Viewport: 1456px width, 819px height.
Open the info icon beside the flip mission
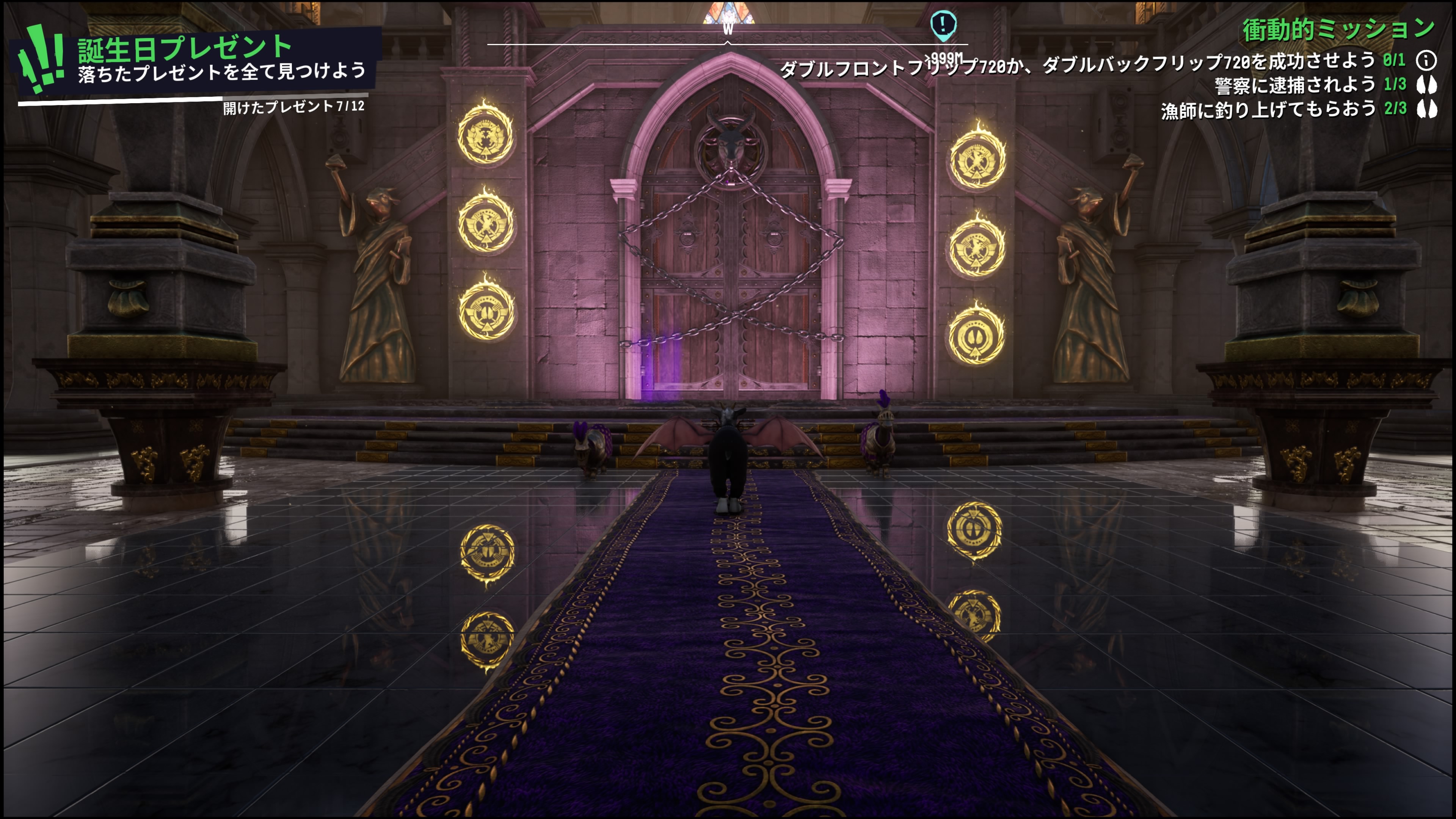click(1426, 60)
